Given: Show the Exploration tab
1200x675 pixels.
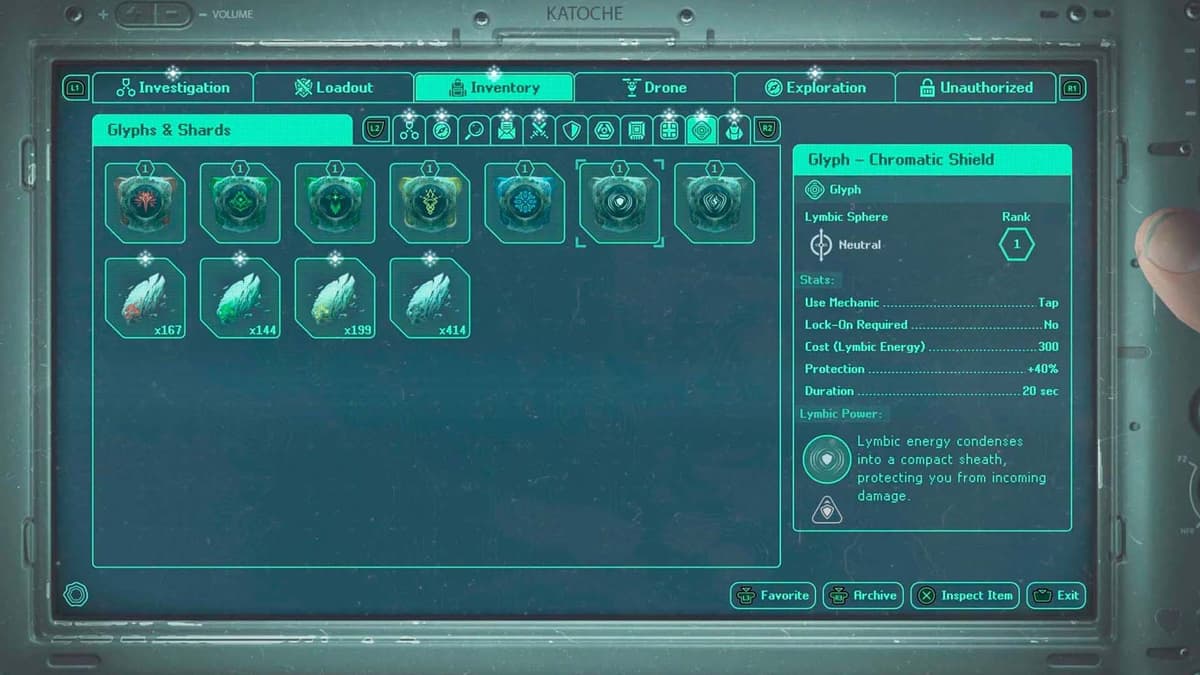Looking at the screenshot, I should tap(814, 88).
